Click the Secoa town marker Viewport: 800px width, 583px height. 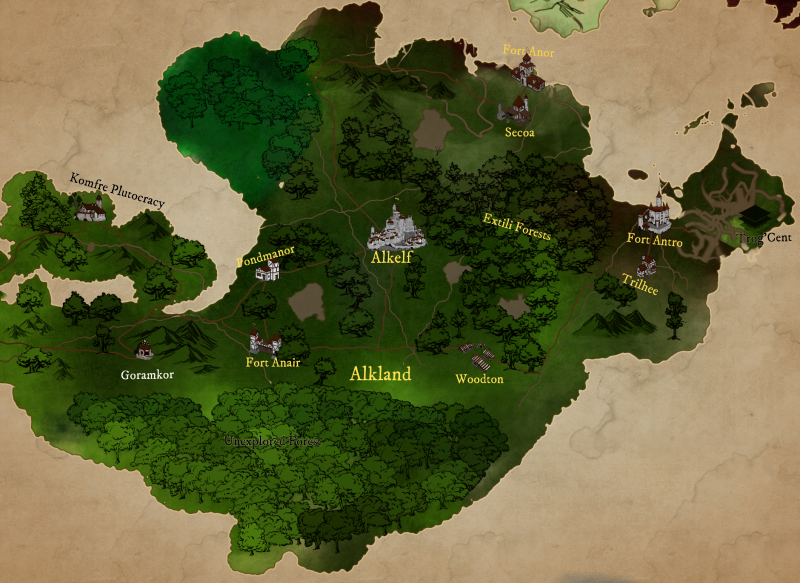pyautogui.click(x=518, y=109)
